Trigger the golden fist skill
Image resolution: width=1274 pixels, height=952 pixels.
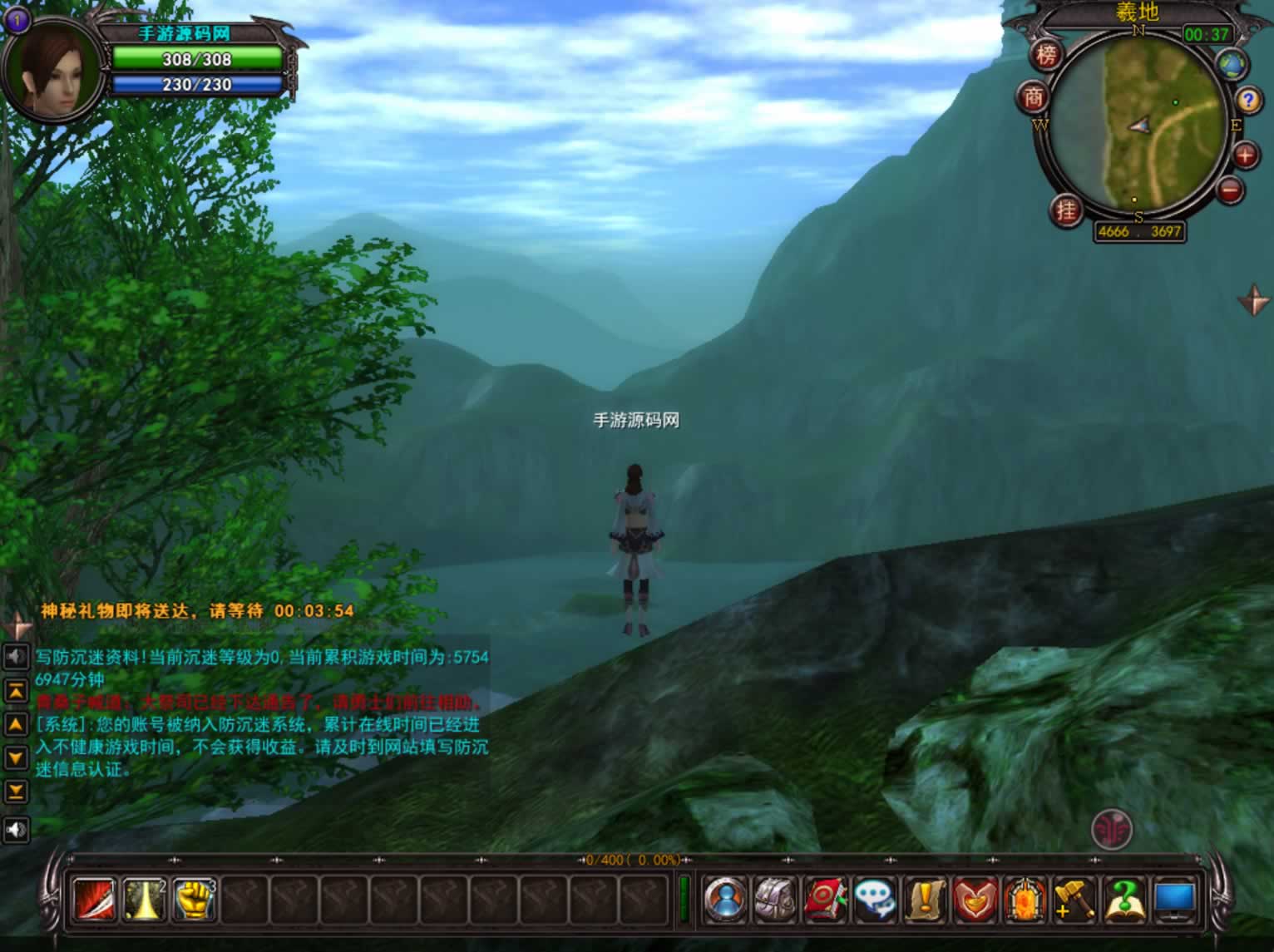click(x=194, y=900)
